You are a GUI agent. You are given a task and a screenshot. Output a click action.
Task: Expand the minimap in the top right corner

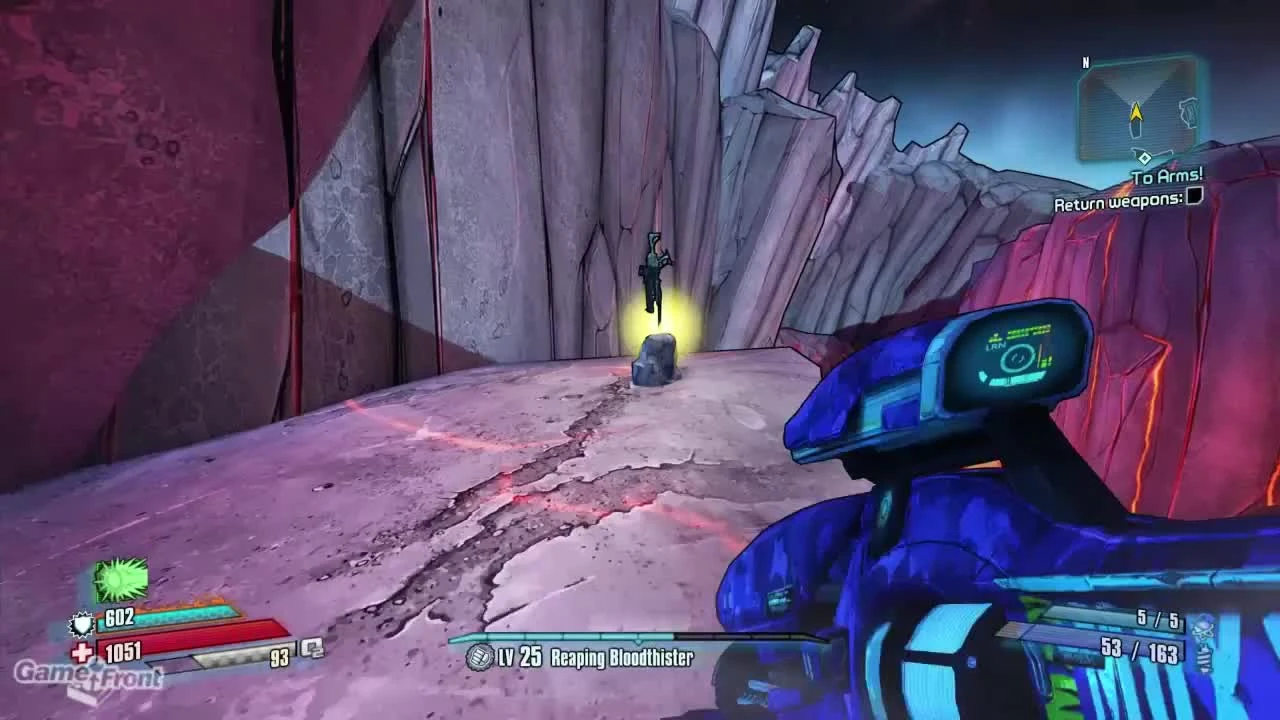[x=1139, y=110]
